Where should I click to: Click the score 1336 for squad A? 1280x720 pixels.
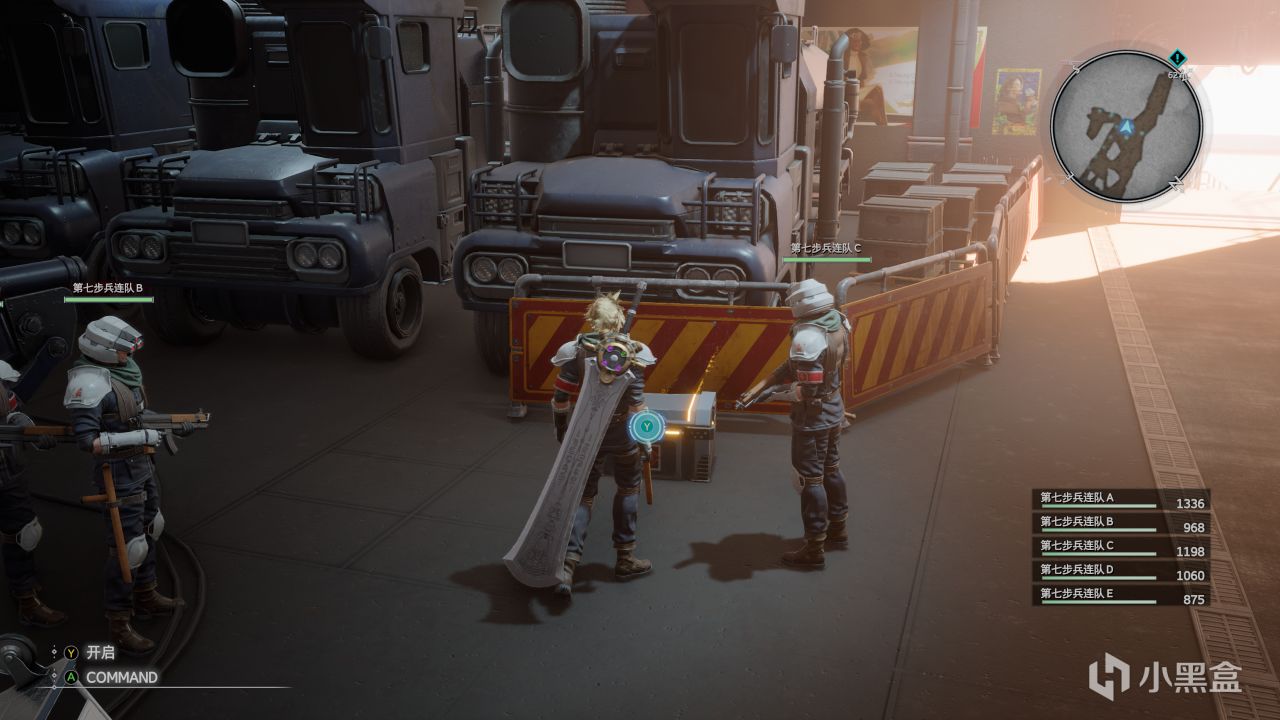pos(1190,502)
